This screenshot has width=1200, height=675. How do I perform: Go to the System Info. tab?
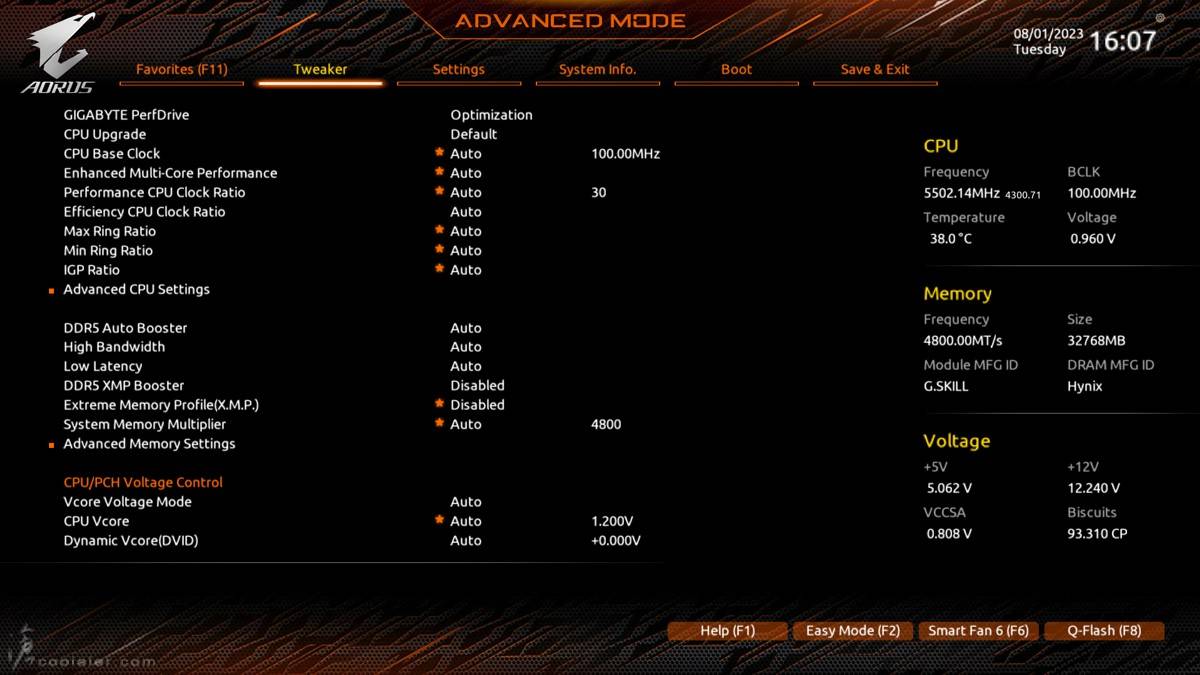click(597, 70)
